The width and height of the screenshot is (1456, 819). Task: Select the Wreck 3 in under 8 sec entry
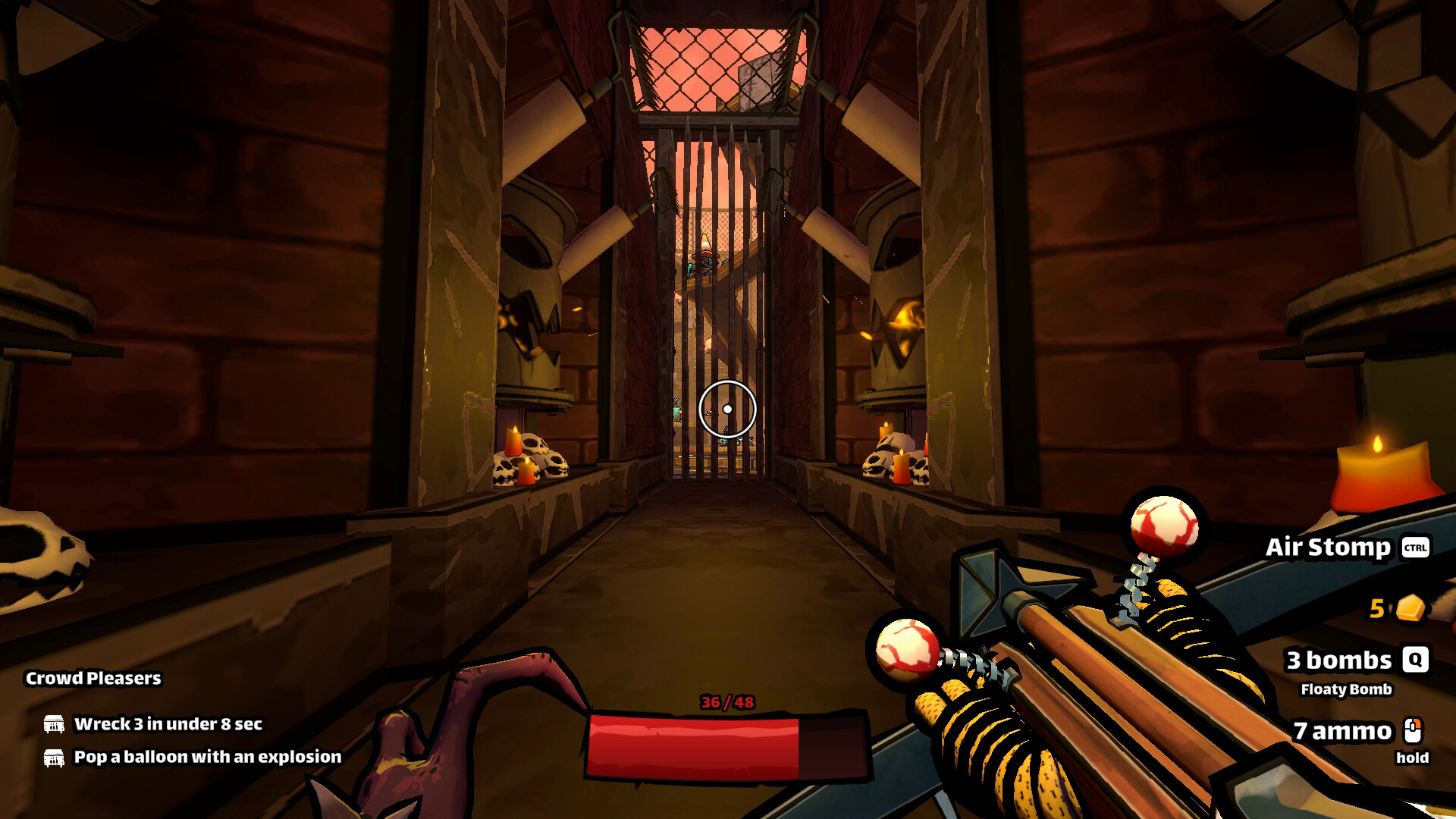click(x=168, y=724)
